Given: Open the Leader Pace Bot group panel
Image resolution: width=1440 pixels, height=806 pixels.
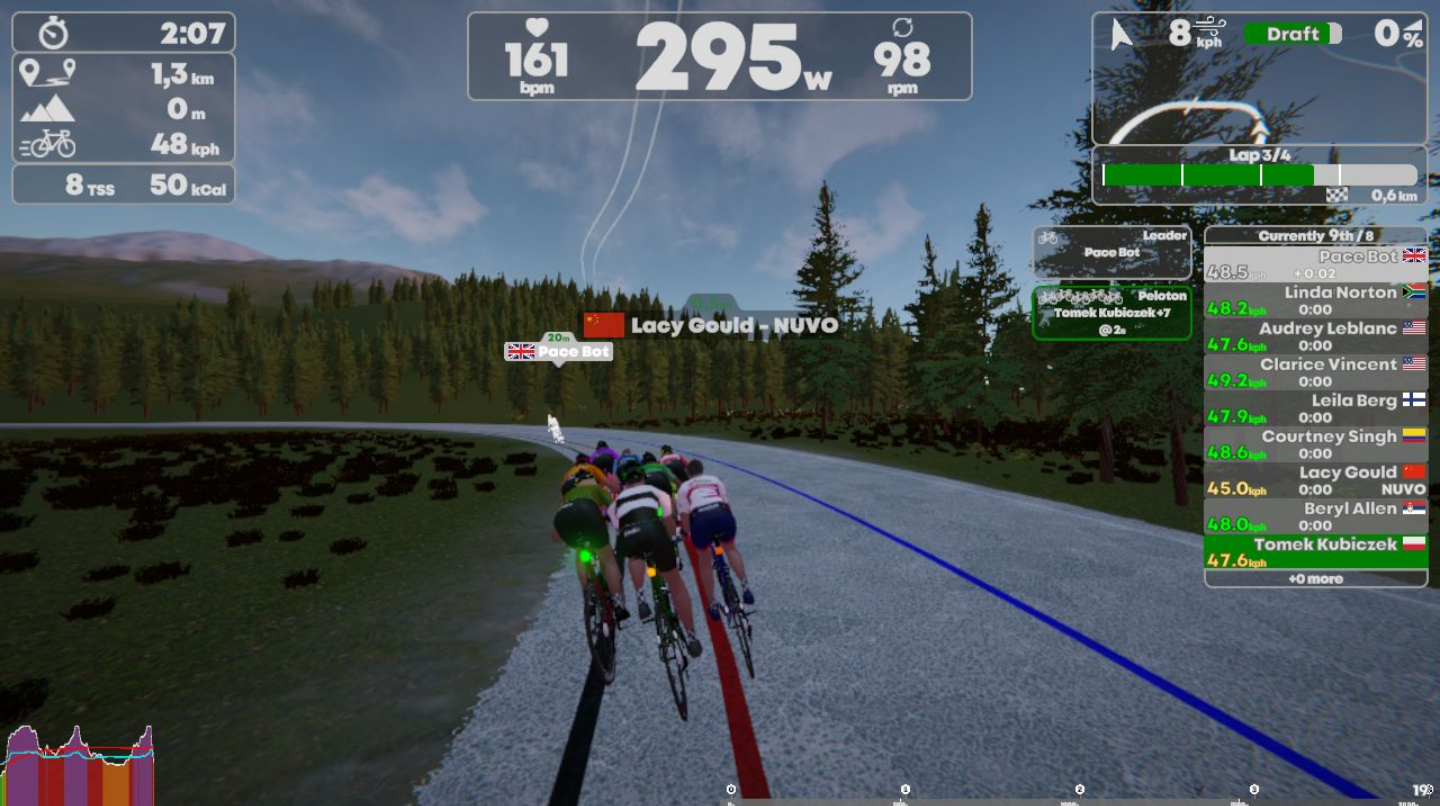Looking at the screenshot, I should [x=1112, y=252].
